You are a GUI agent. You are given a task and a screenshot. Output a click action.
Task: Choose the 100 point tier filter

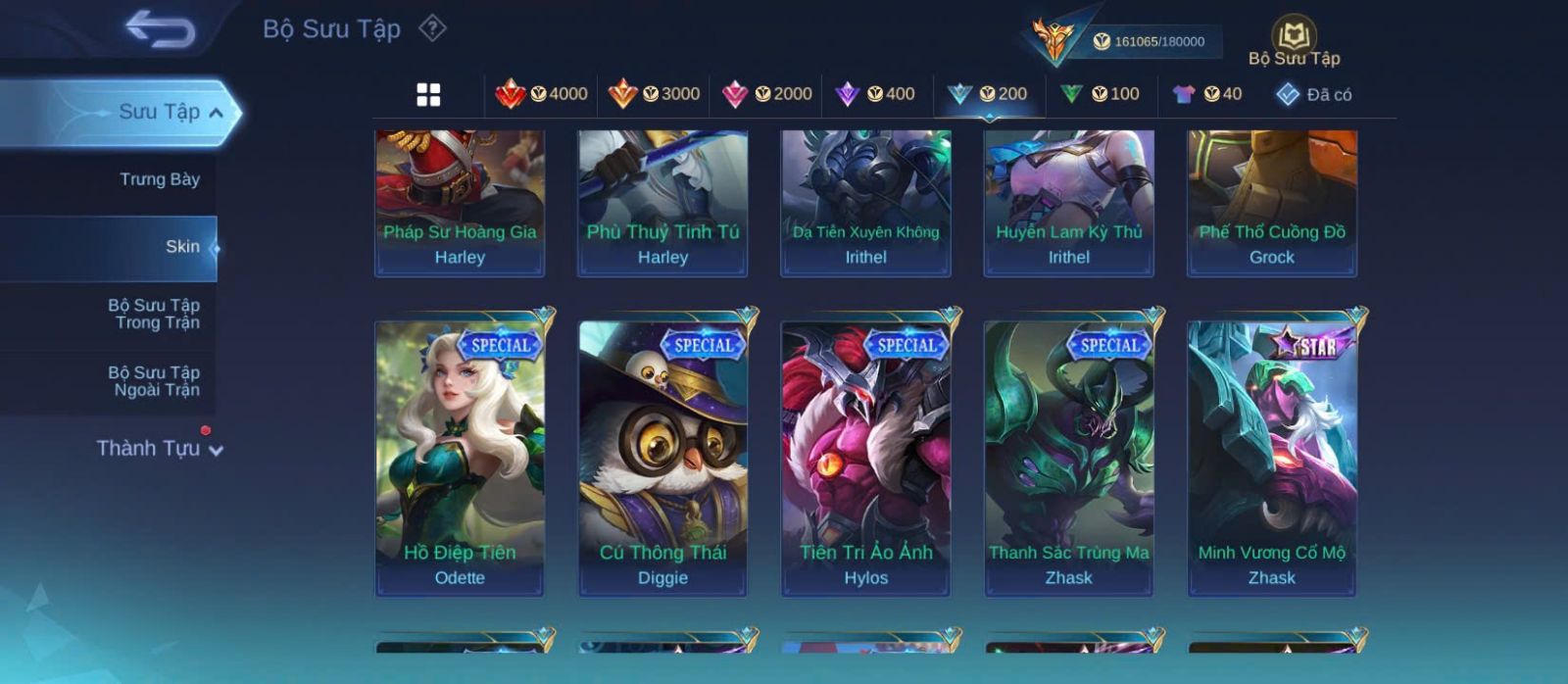[x=1100, y=94]
